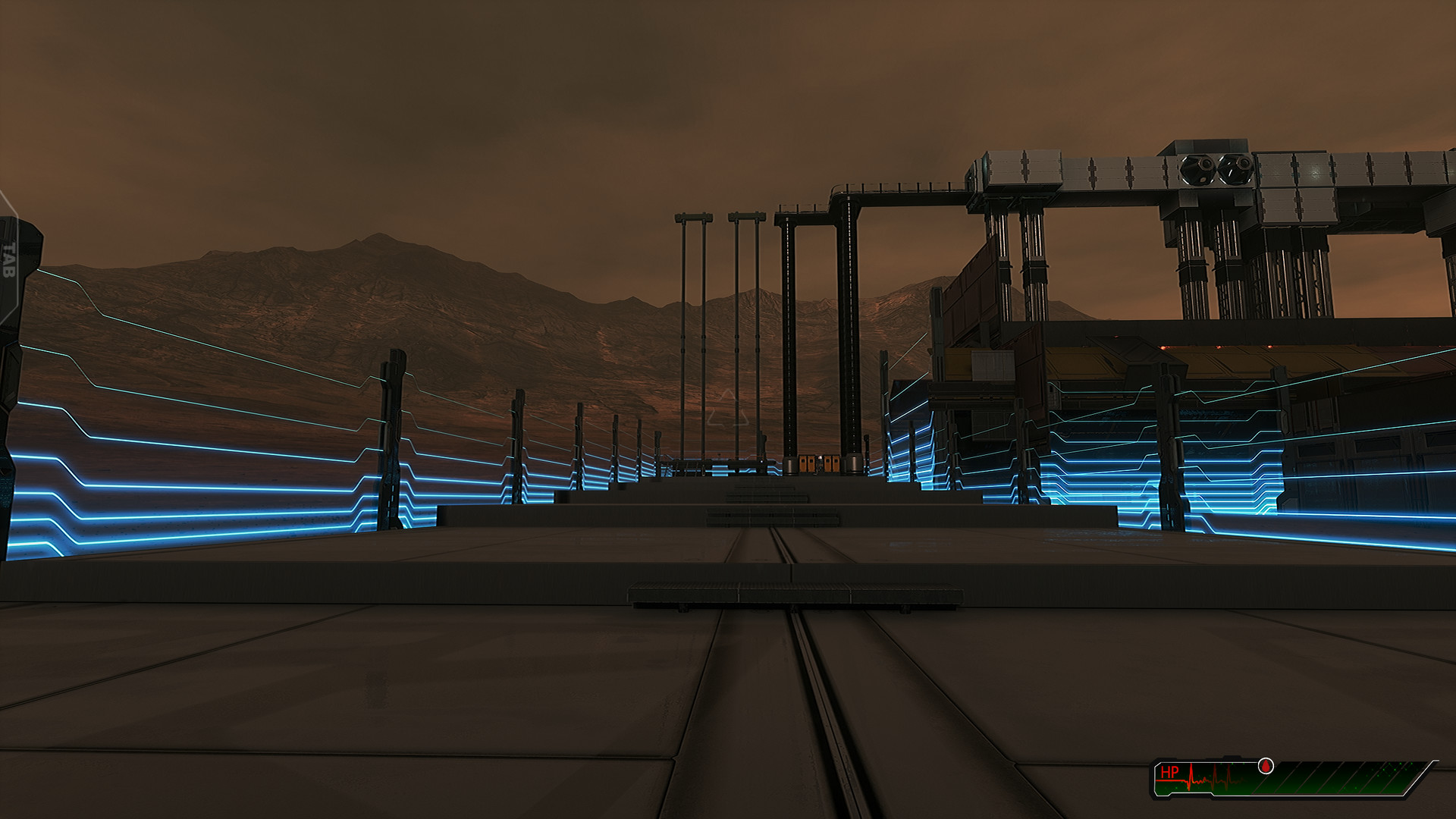Click the dark armored panel at the far left
Image resolution: width=1456 pixels, height=819 pixels.
pos(15,379)
